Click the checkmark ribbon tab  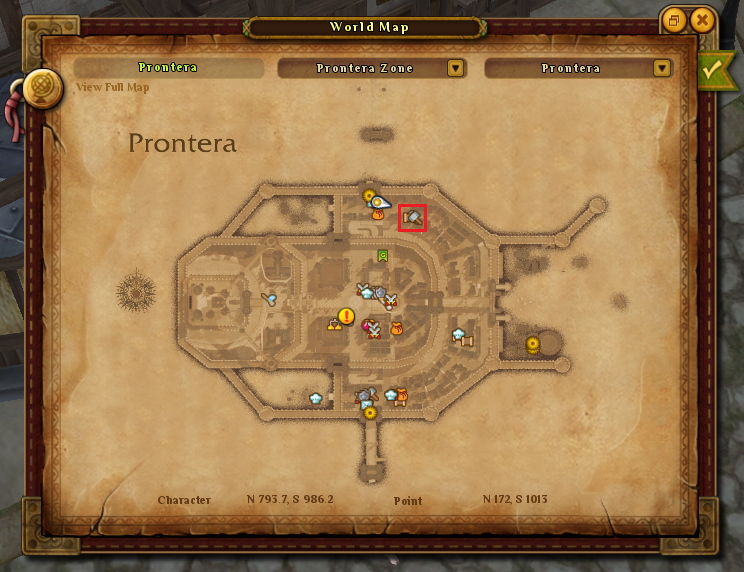[714, 70]
